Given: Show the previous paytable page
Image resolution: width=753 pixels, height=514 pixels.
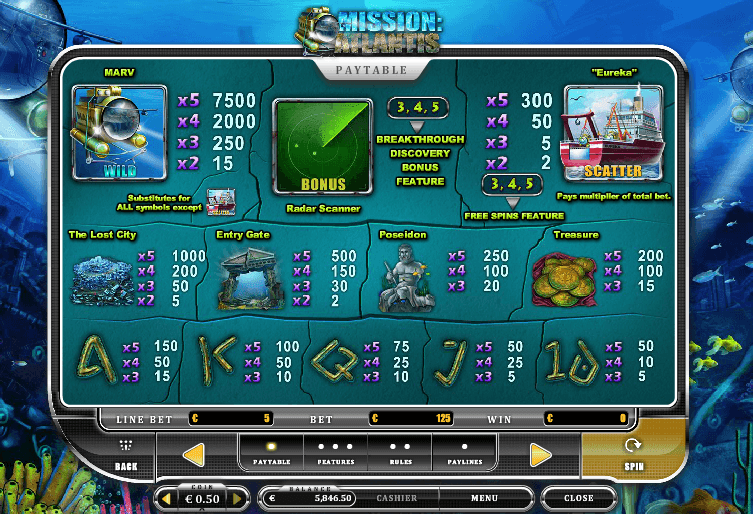Looking at the screenshot, I should (194, 455).
